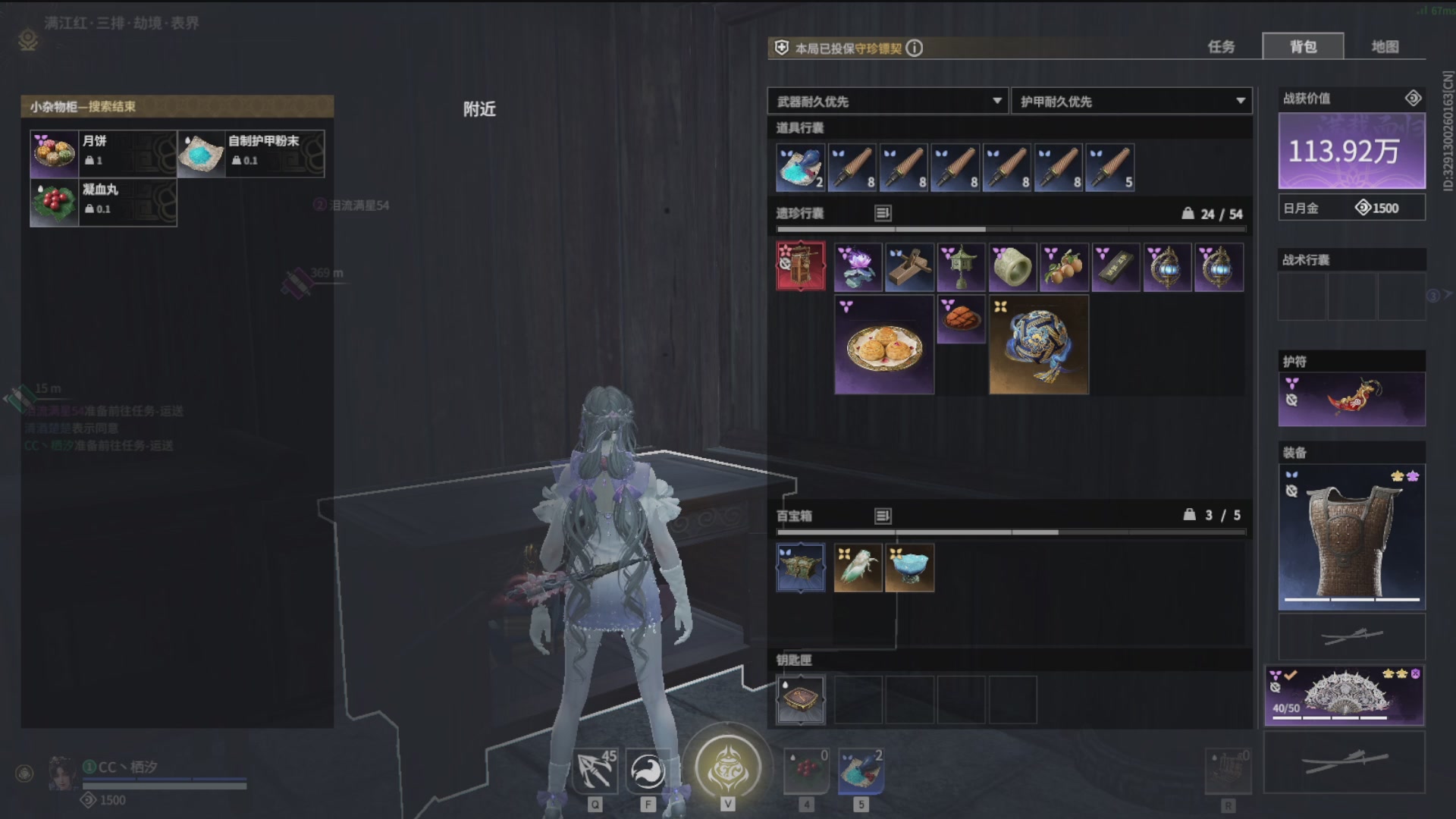Click the 百宝箱 list sort button

click(883, 516)
